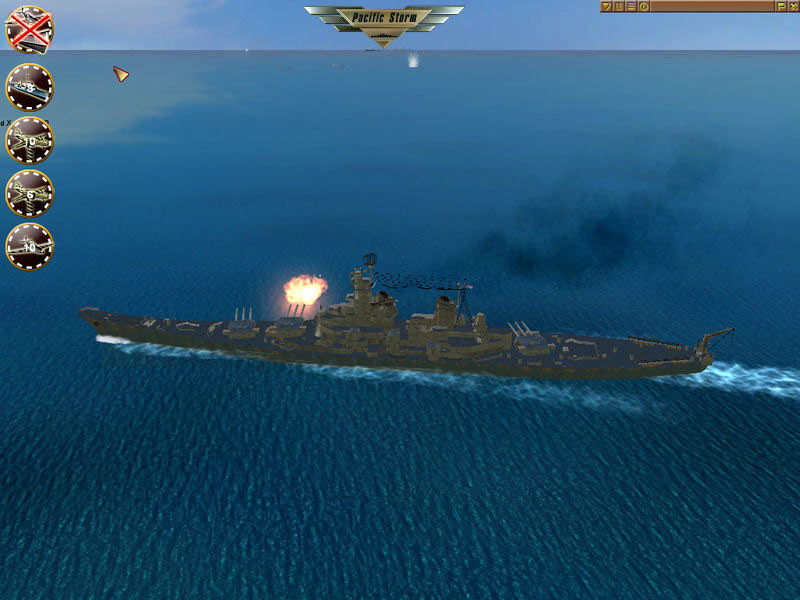
Task: Select the warship group numbered 9
Action: click(x=29, y=88)
